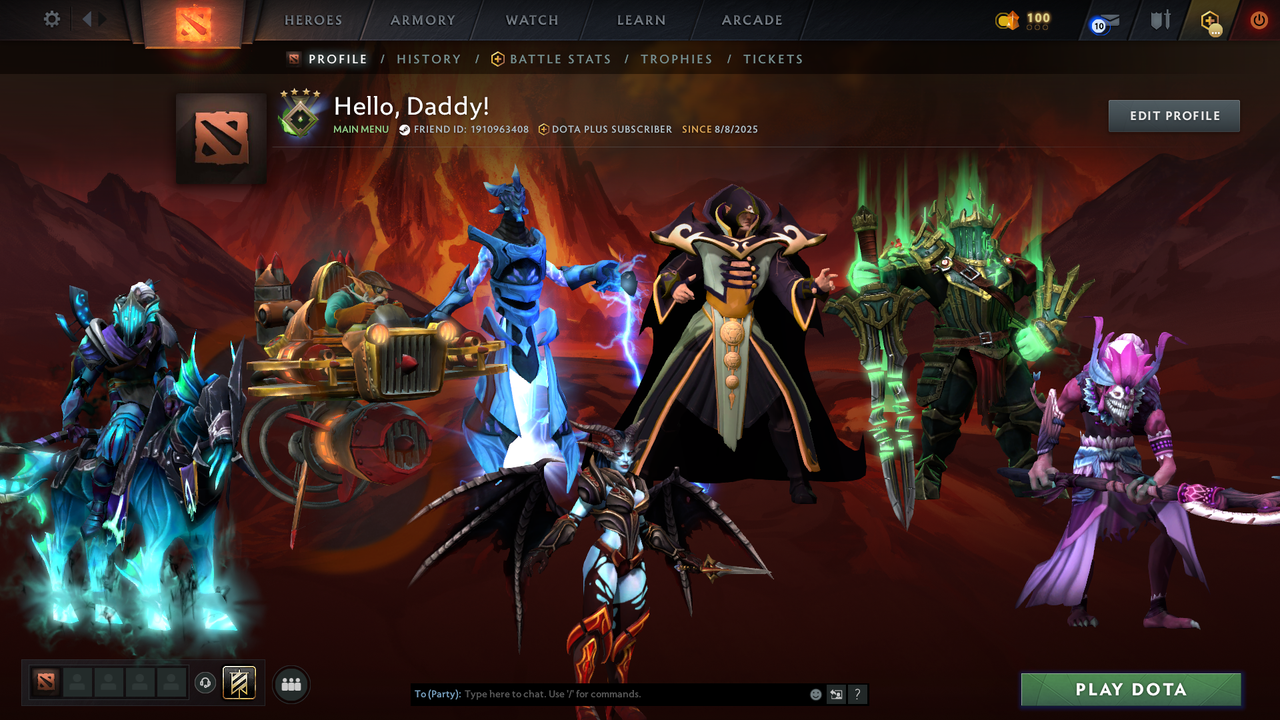Image resolution: width=1280 pixels, height=720 pixels.
Task: Click the help question mark beside chat
Action: coord(857,694)
